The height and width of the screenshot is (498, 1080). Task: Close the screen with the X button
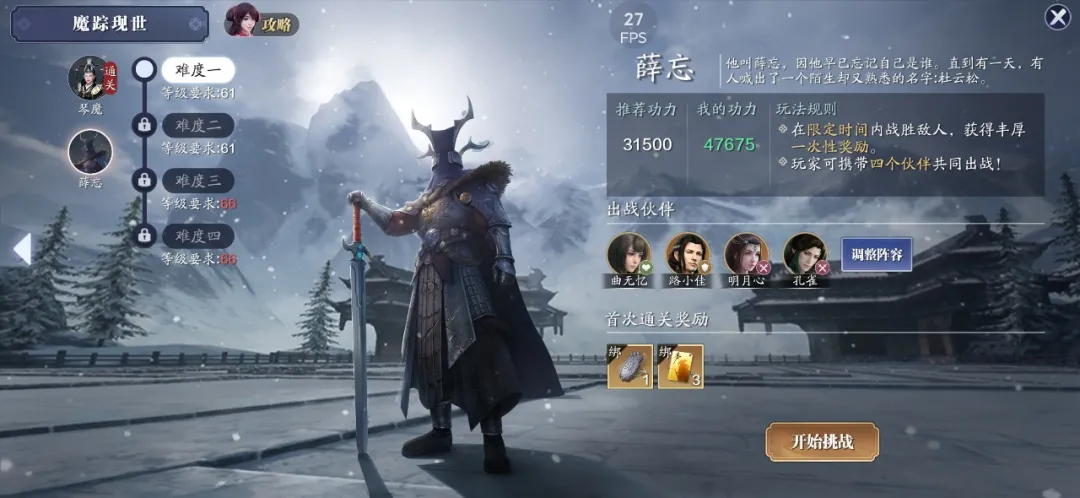(x=1057, y=17)
